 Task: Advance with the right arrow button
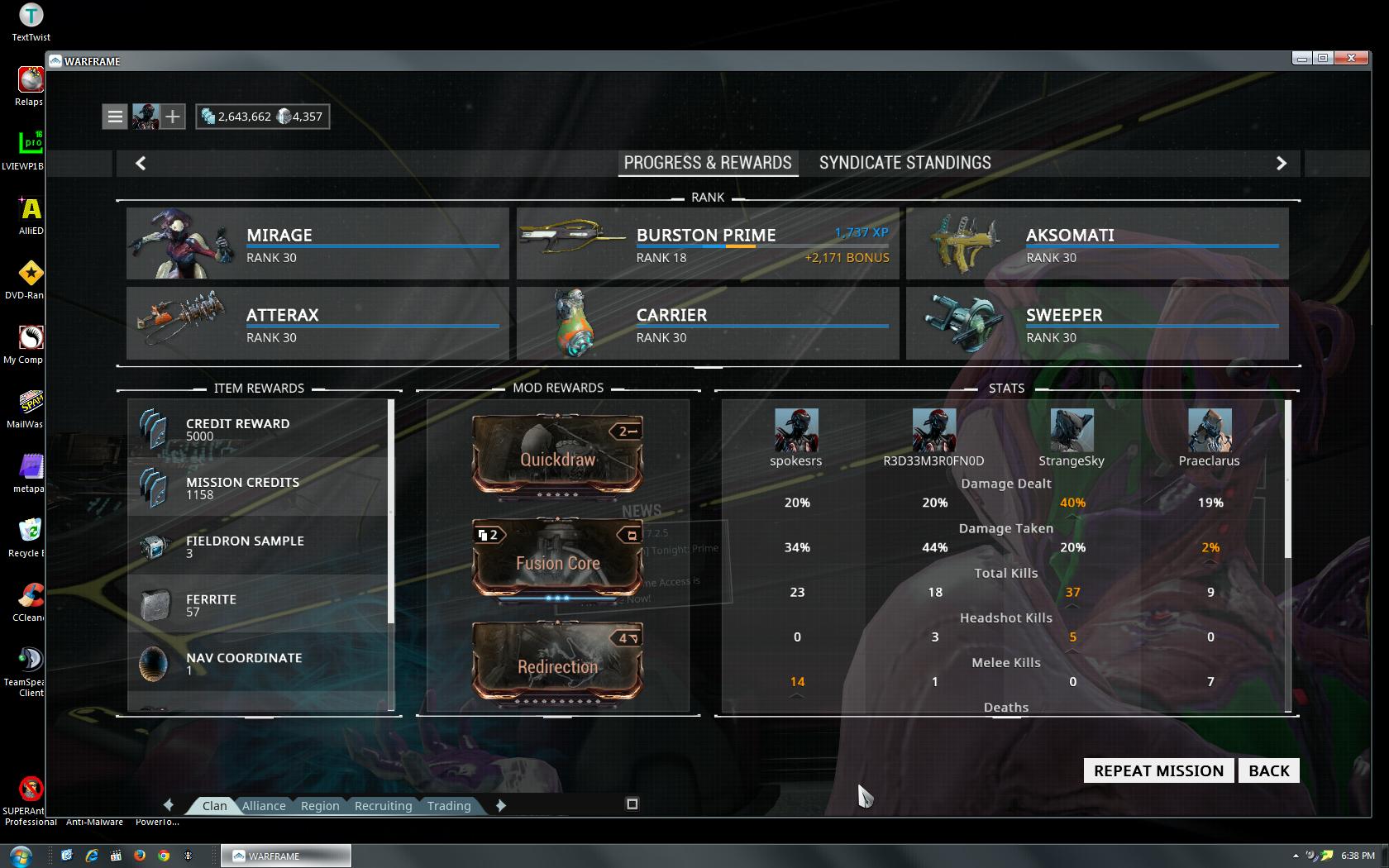point(1281,163)
